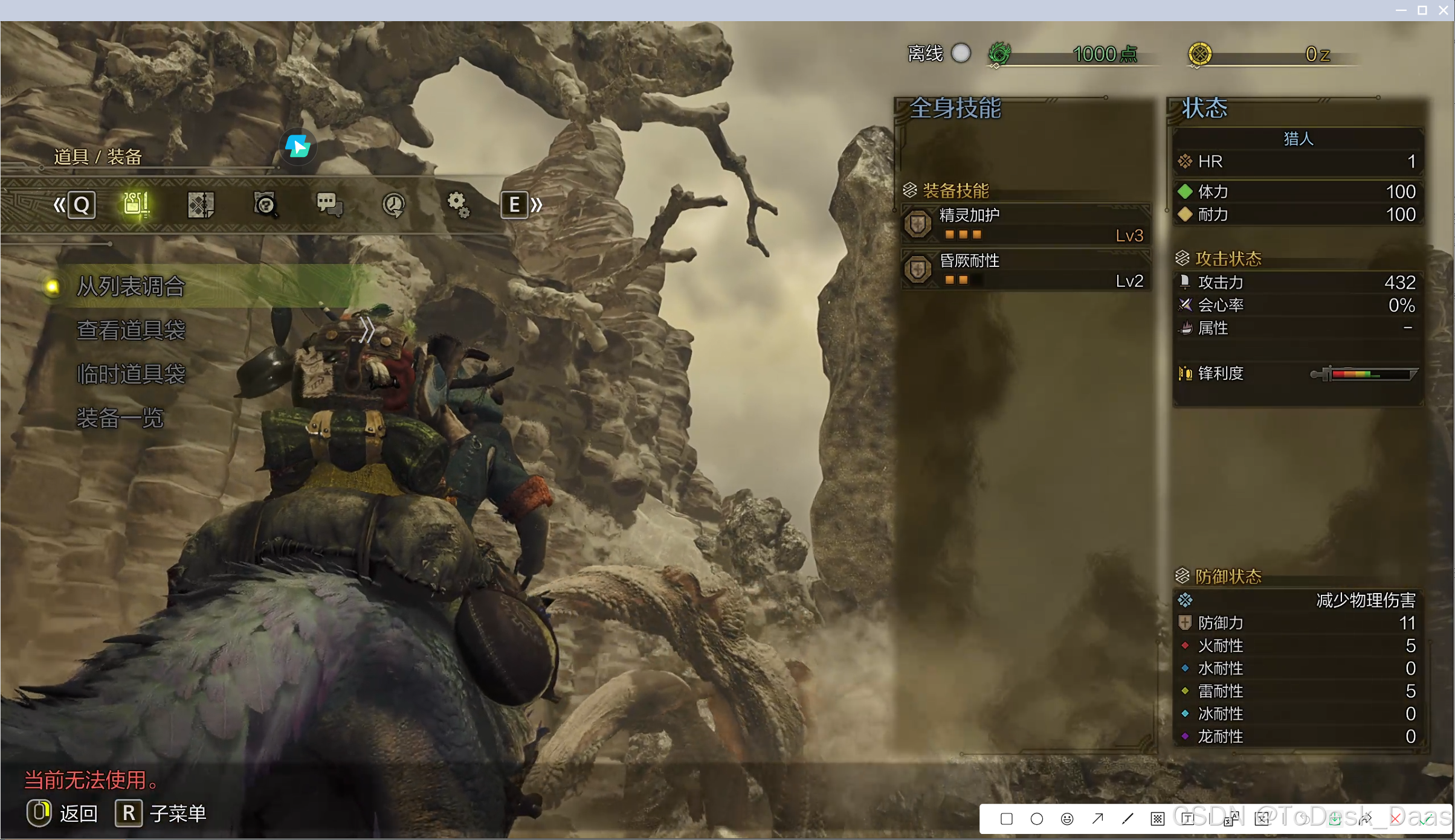
Task: Open the notebook journal tab
Action: coord(201,205)
